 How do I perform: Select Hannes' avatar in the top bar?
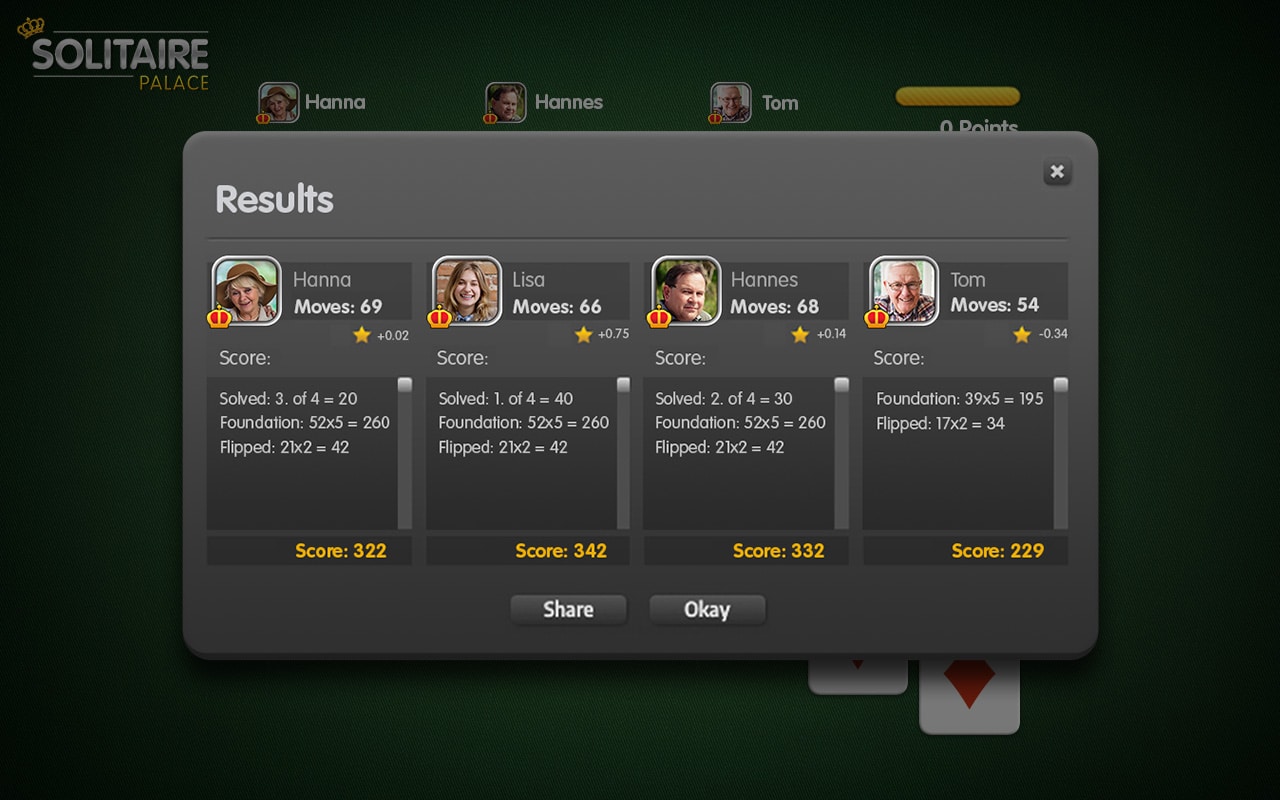(504, 102)
